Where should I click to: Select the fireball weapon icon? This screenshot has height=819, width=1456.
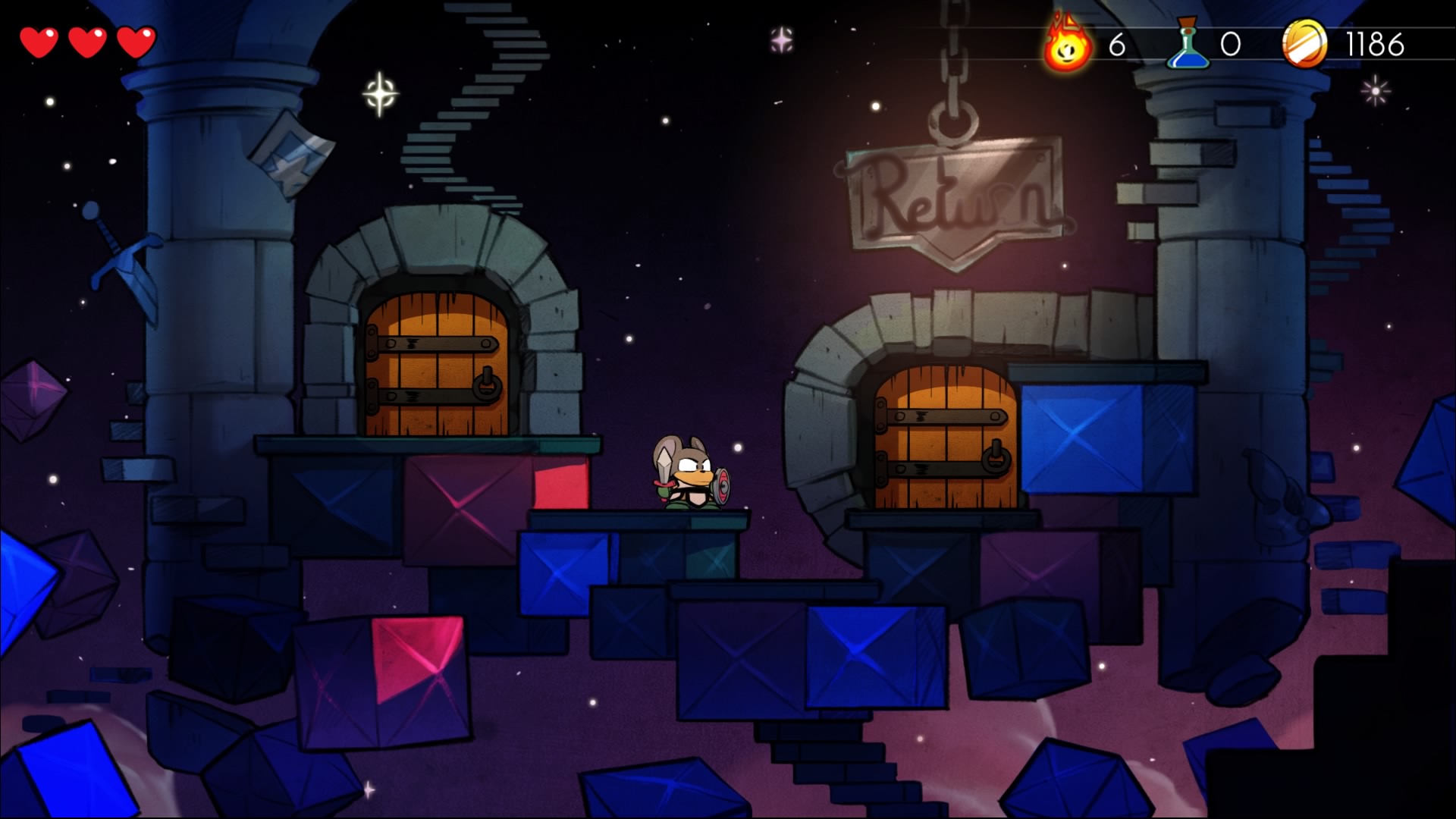1068,45
